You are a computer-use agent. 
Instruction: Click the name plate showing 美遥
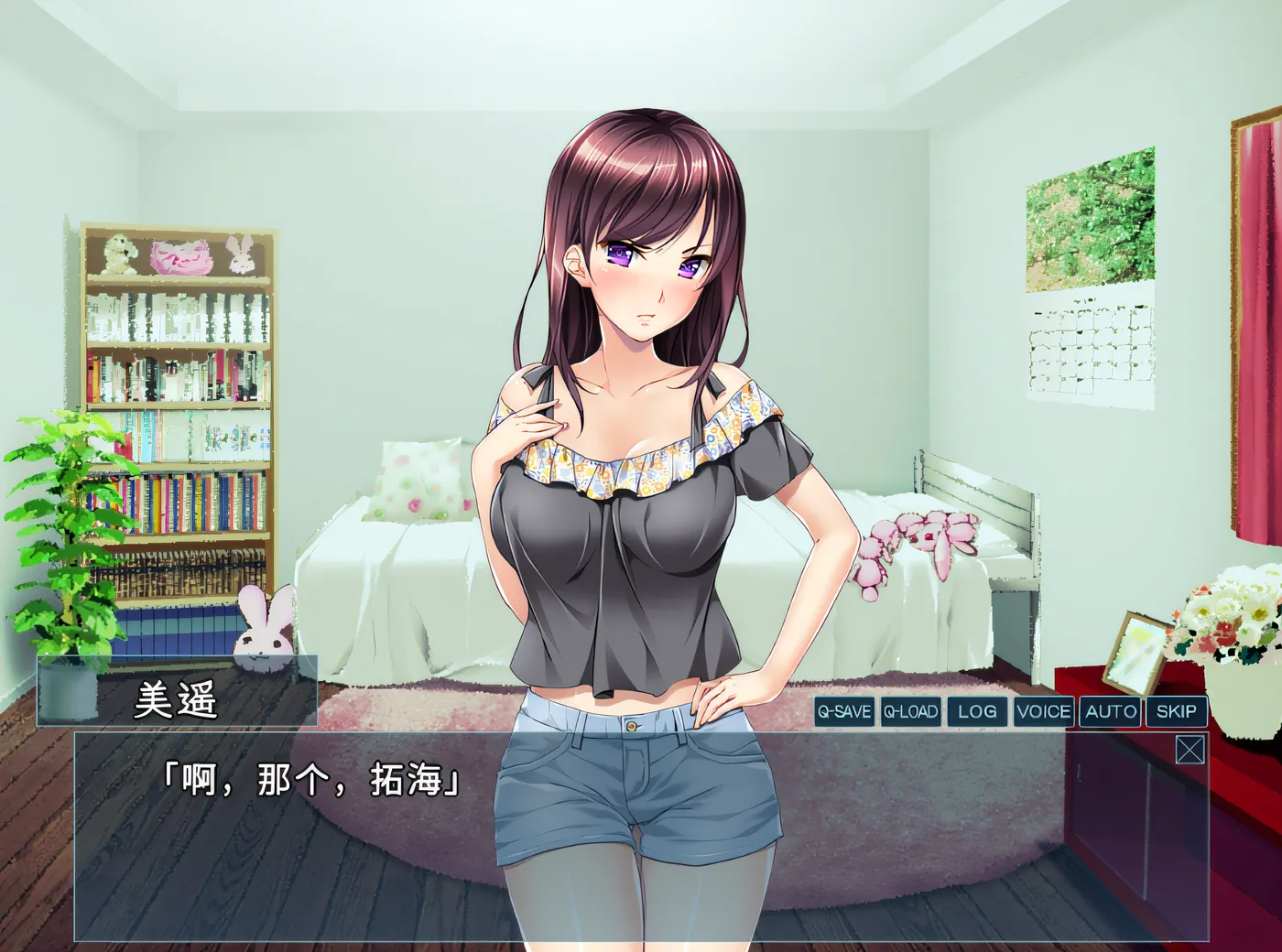(x=179, y=702)
